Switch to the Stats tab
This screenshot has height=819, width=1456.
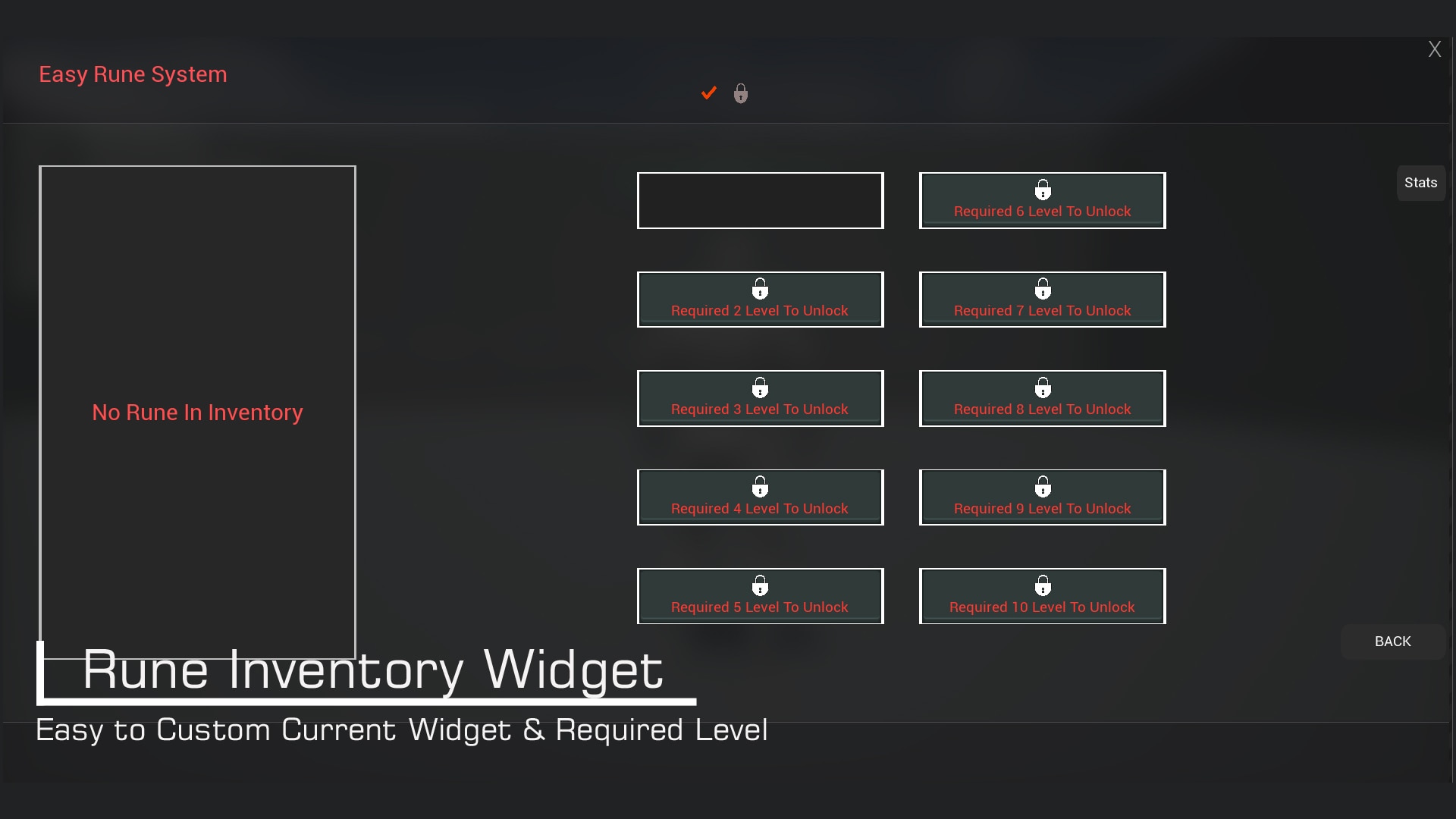(x=1422, y=183)
